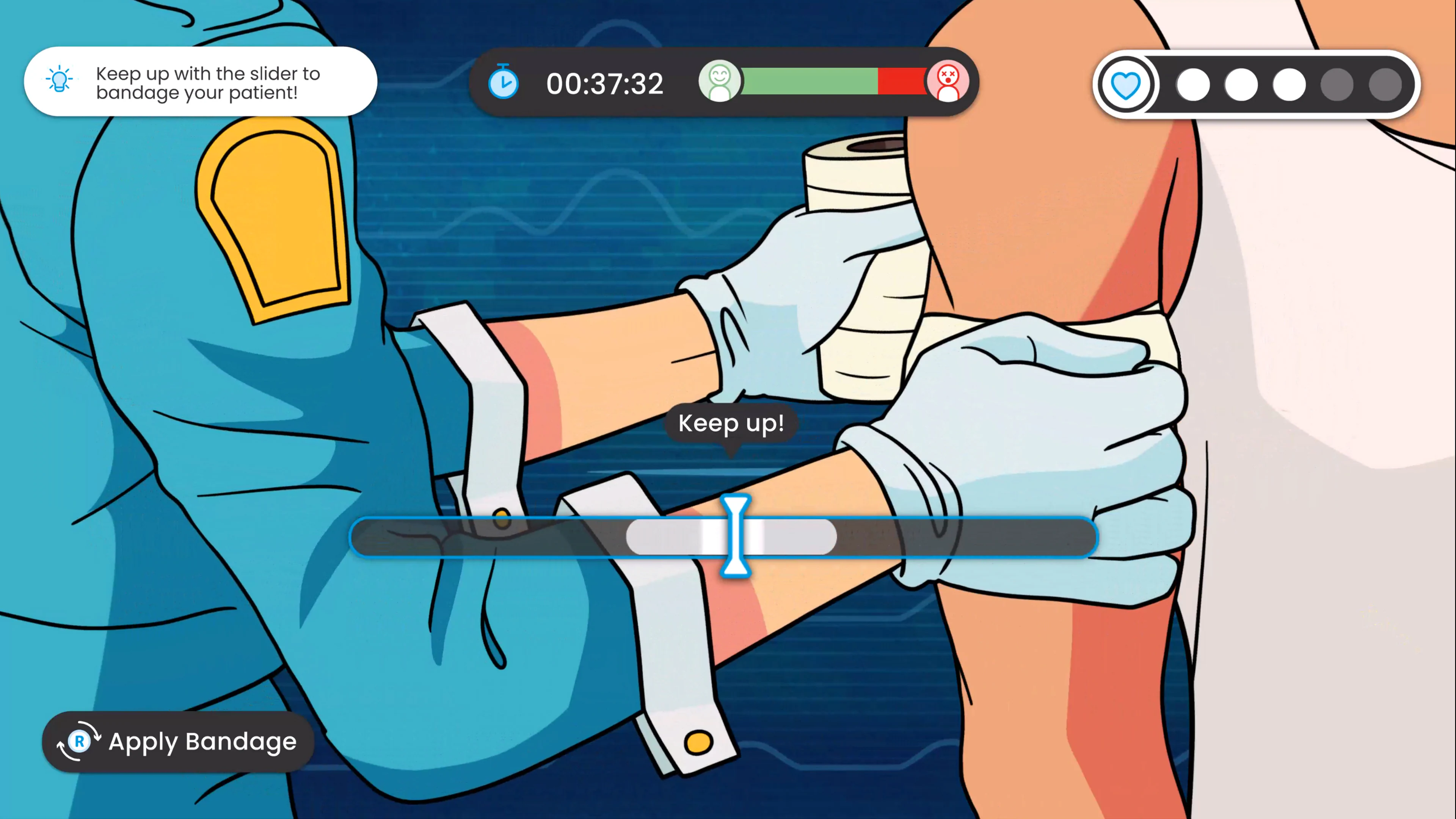Image resolution: width=1456 pixels, height=819 pixels.
Task: Toggle the last gray progress dot
Action: (1385, 85)
